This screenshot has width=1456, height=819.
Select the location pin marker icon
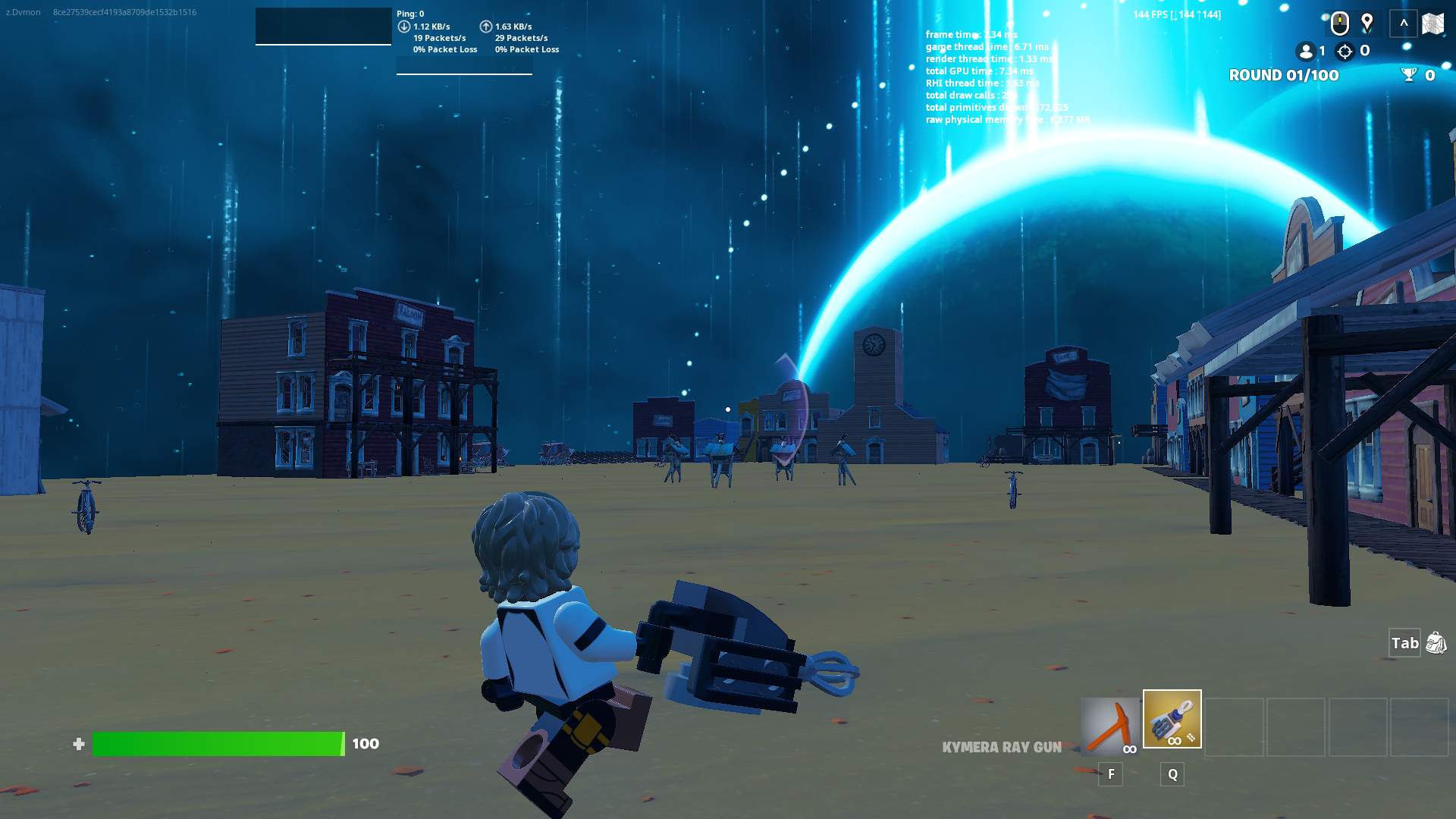1367,23
